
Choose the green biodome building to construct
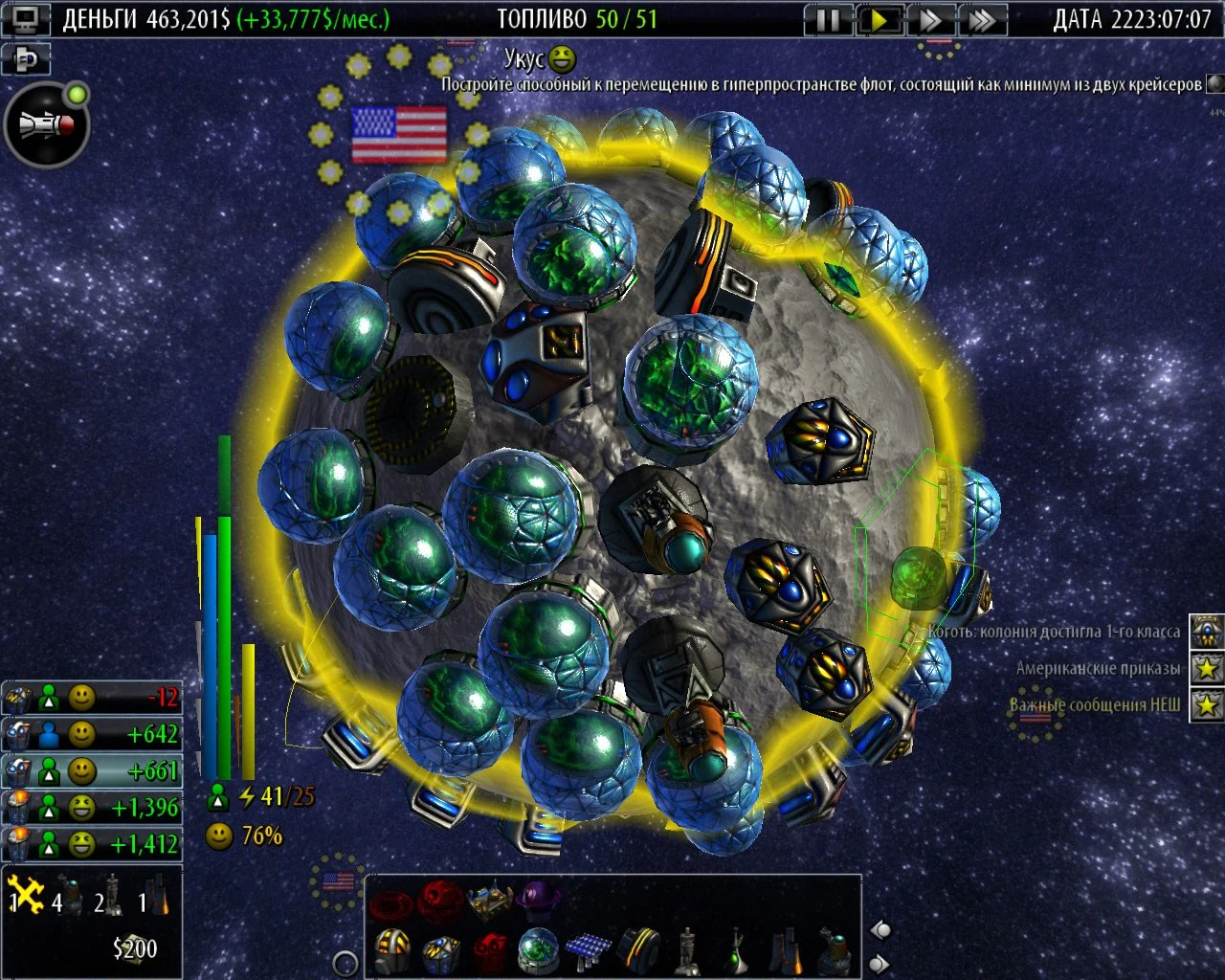point(539,949)
